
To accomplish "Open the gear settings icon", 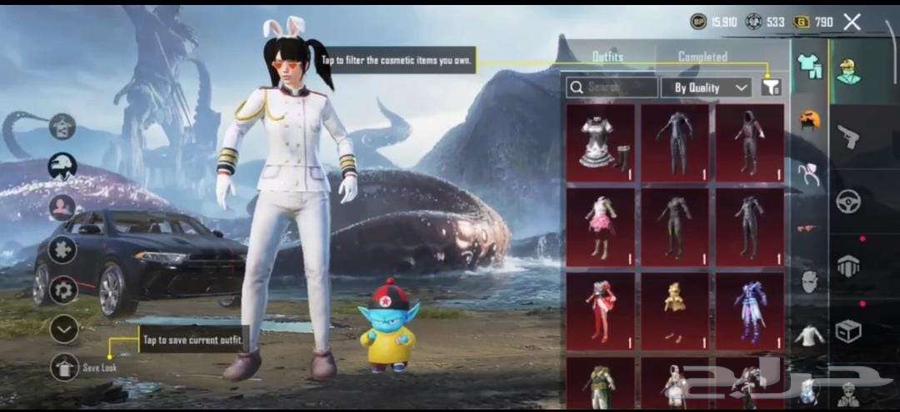I will pos(64,290).
